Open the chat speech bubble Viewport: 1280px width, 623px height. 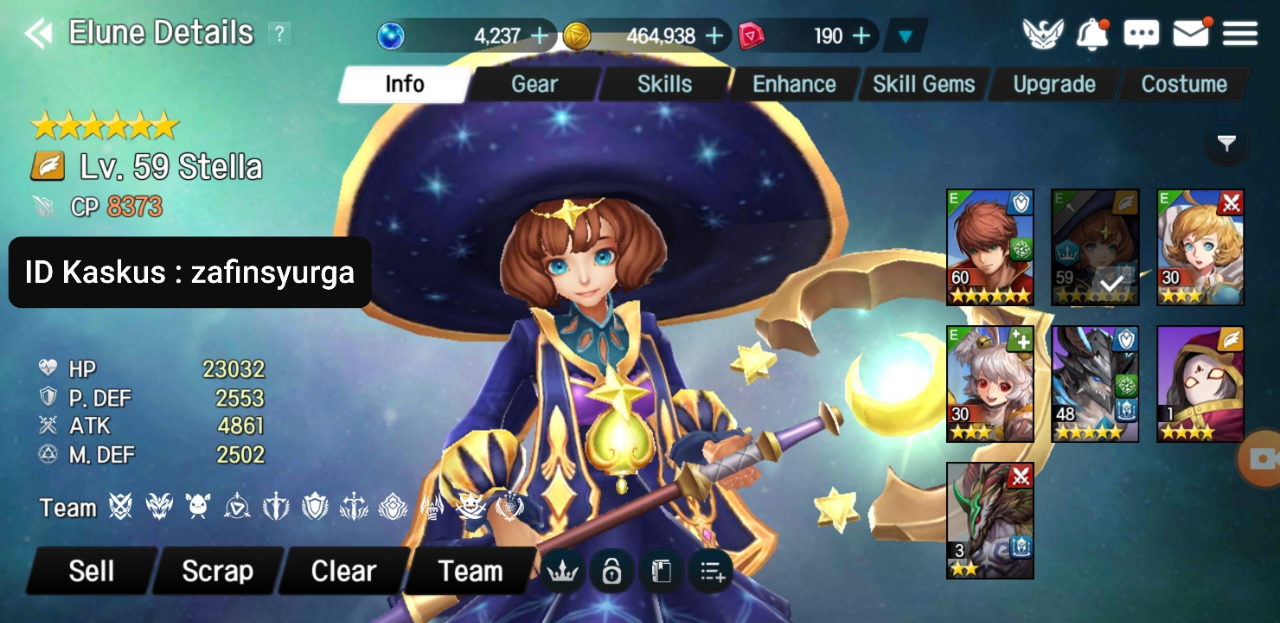(x=1141, y=35)
